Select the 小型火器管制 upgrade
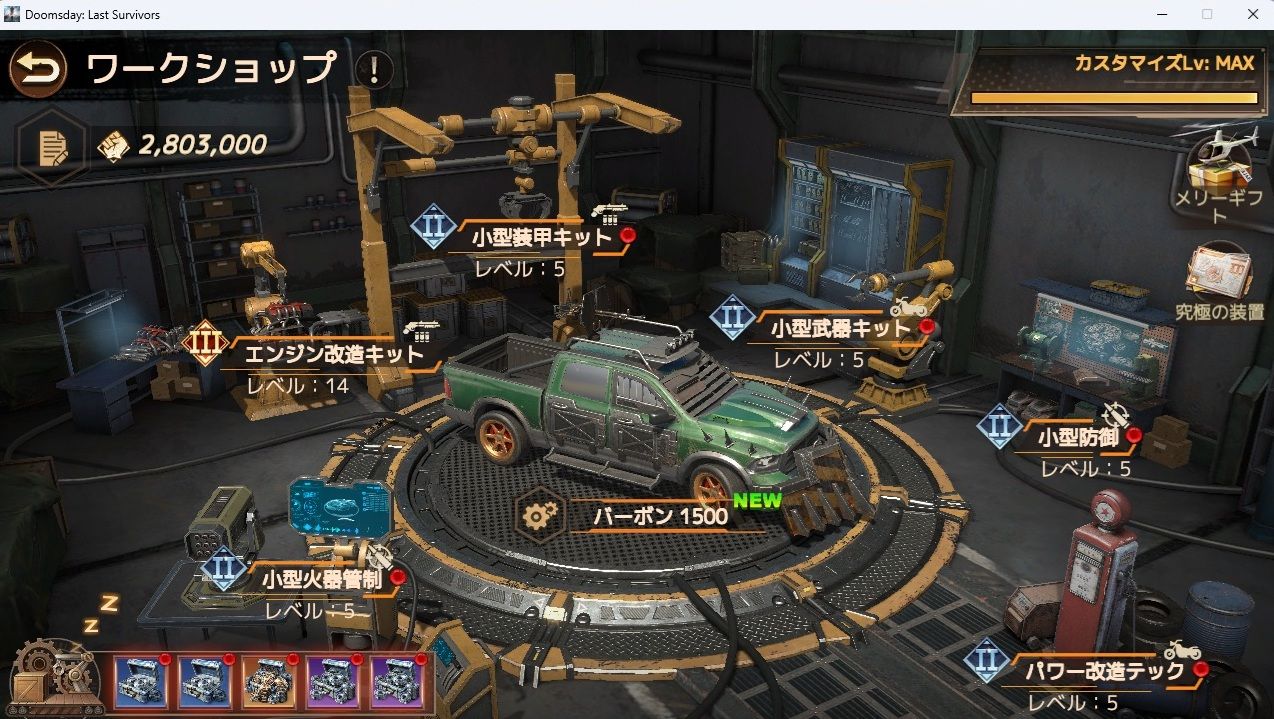The width and height of the screenshot is (1274, 719). pyautogui.click(x=322, y=578)
